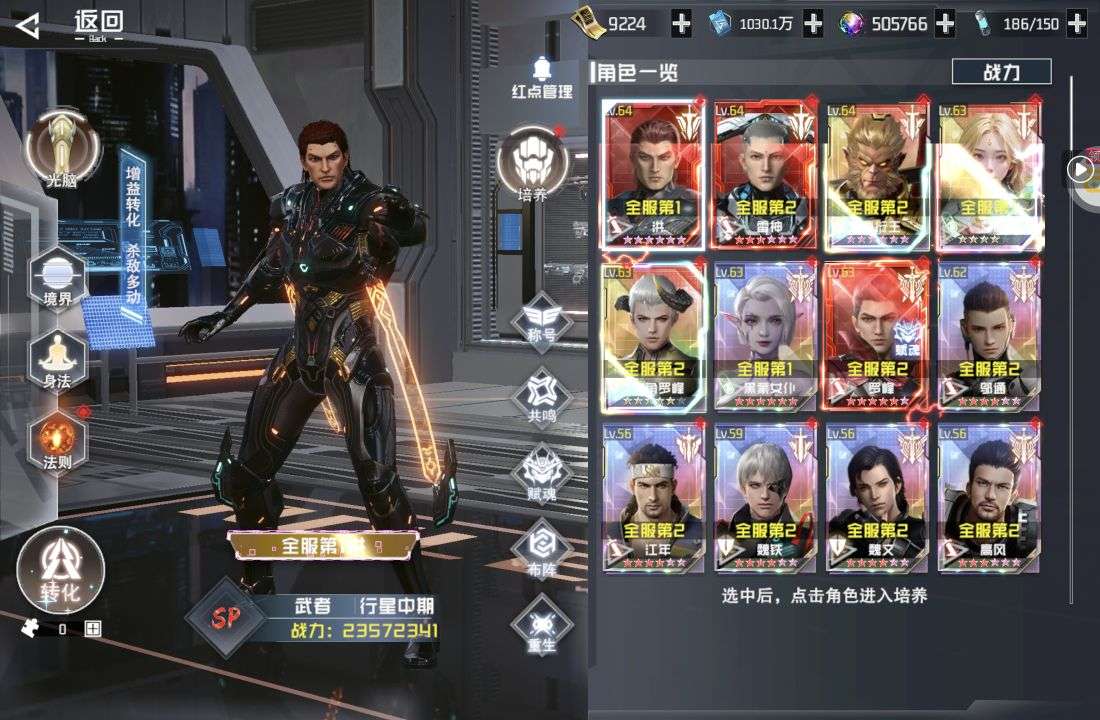Tap the round 转化 button
This screenshot has height=720, width=1100.
(61, 572)
